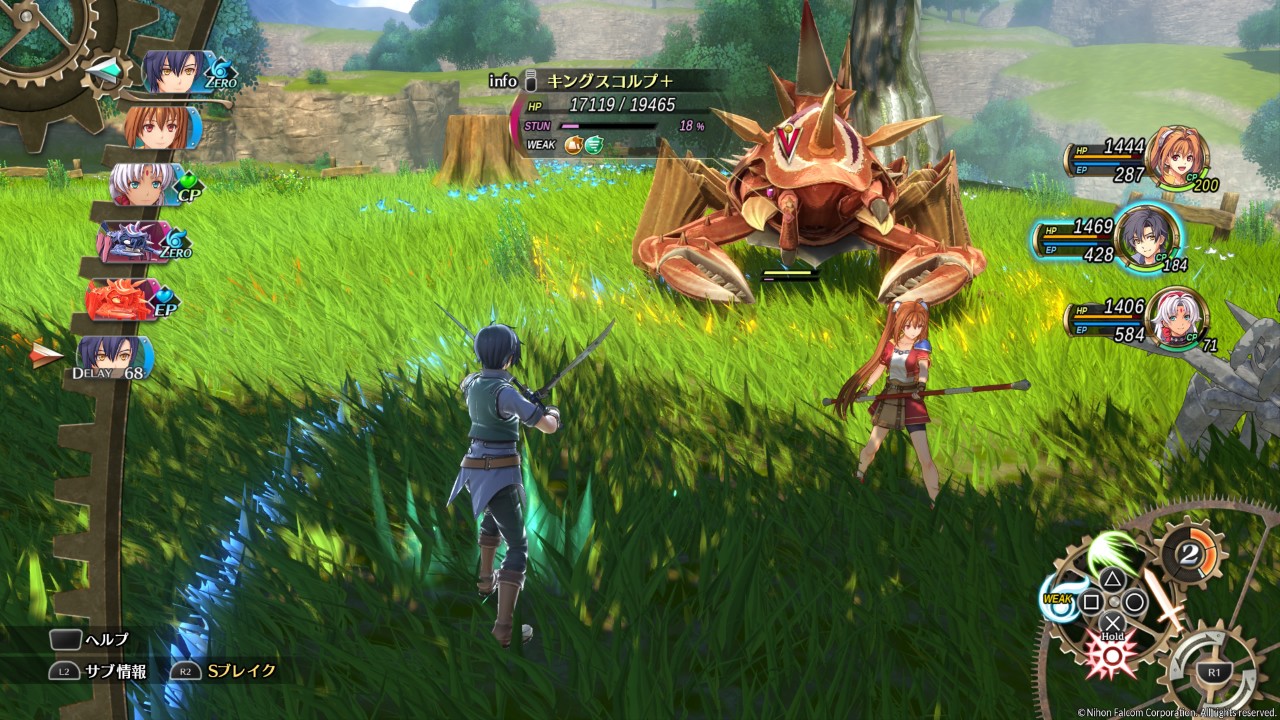This screenshot has width=1280, height=720.
Task: Select Joshua's turn portrait showing Delay 68
Action: (113, 356)
